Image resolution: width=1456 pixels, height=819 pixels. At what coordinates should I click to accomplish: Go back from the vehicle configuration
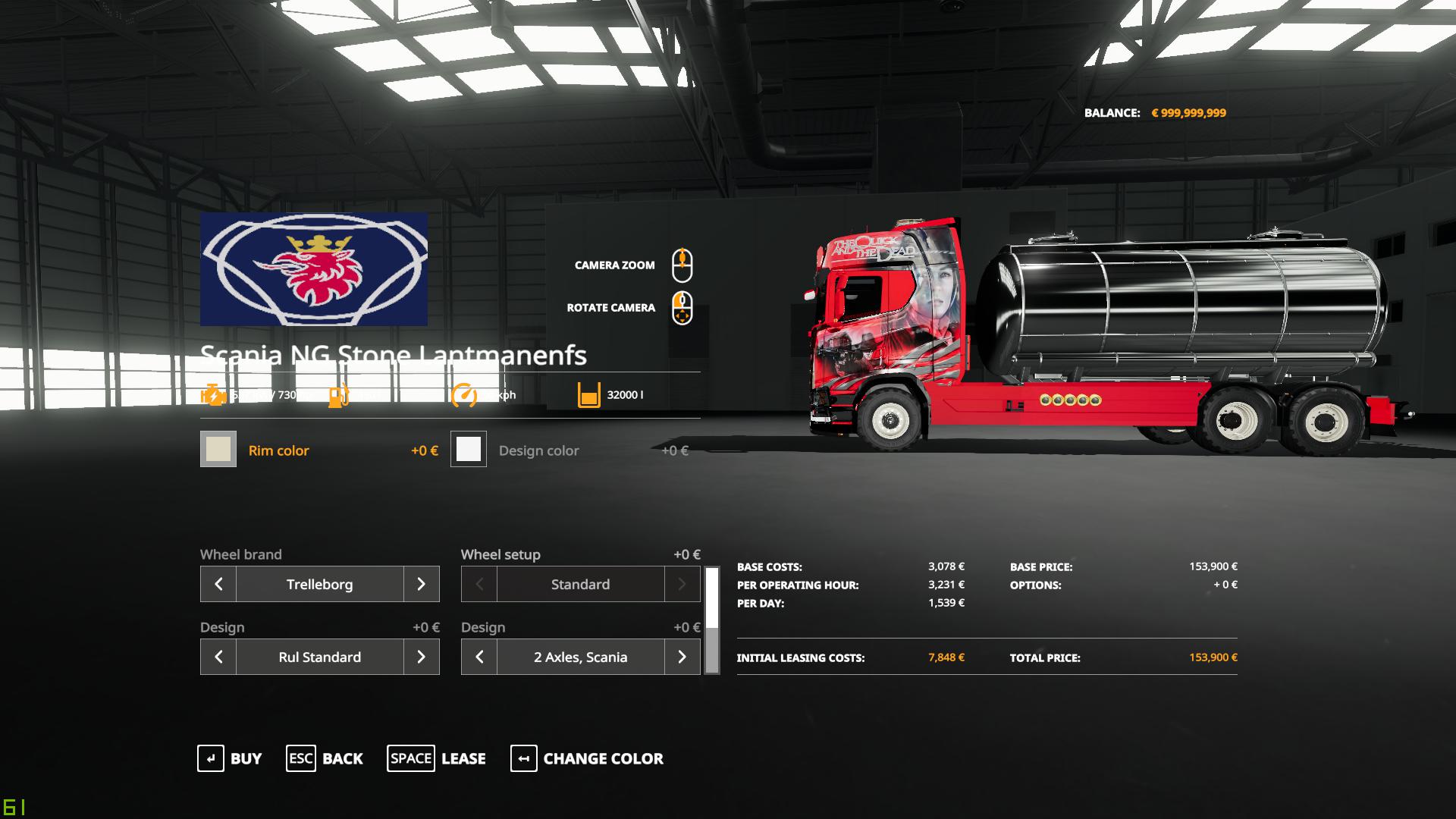tap(325, 758)
